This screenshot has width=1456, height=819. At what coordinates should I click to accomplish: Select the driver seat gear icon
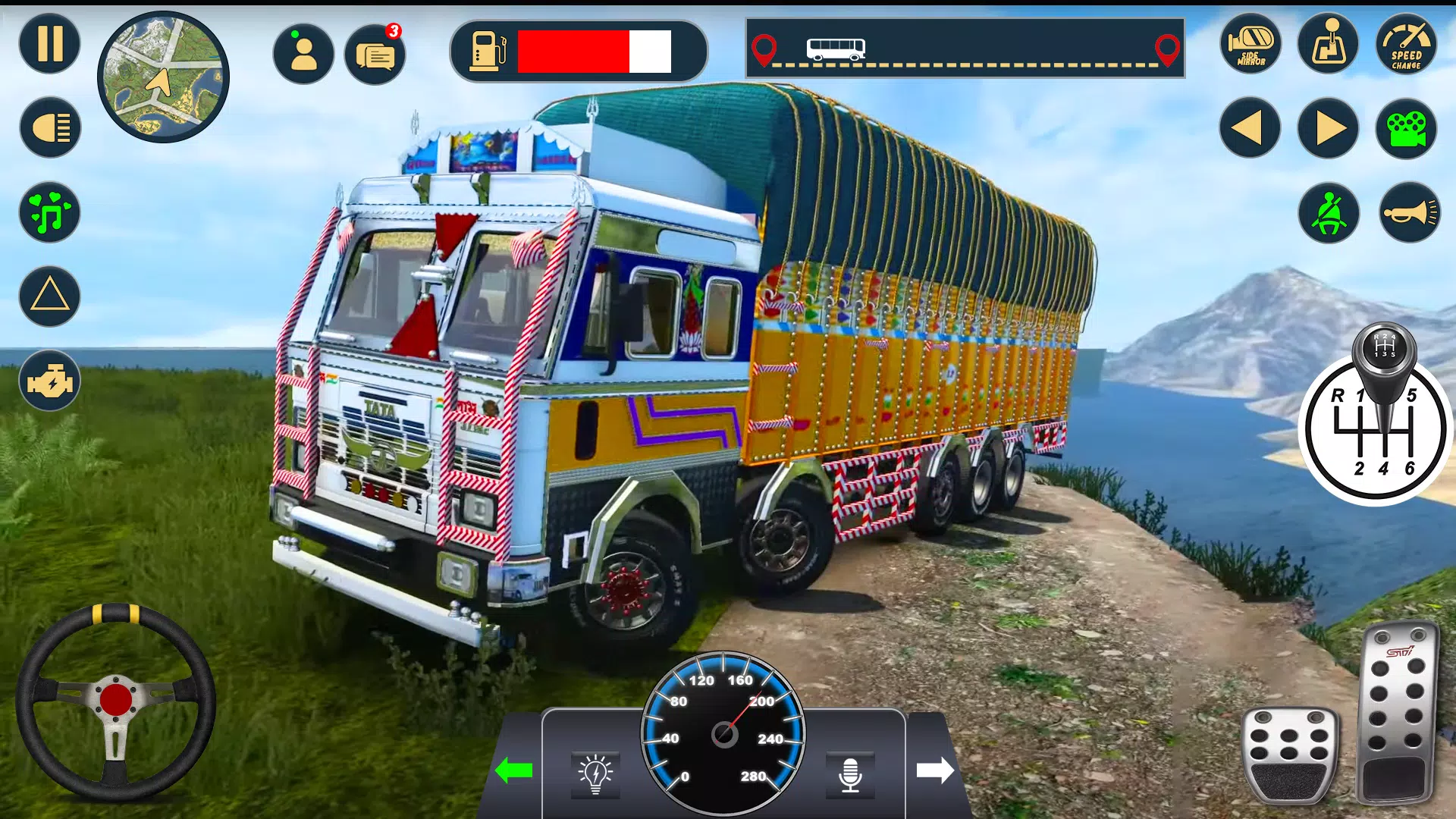coord(1329,45)
